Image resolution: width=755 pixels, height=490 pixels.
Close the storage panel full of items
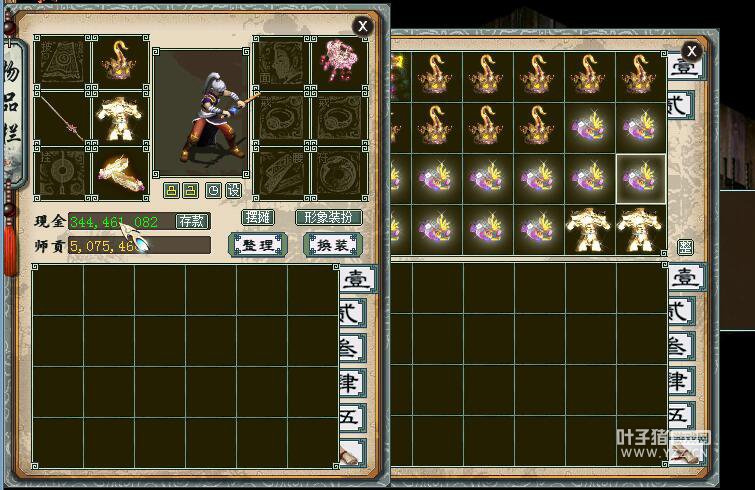click(691, 51)
